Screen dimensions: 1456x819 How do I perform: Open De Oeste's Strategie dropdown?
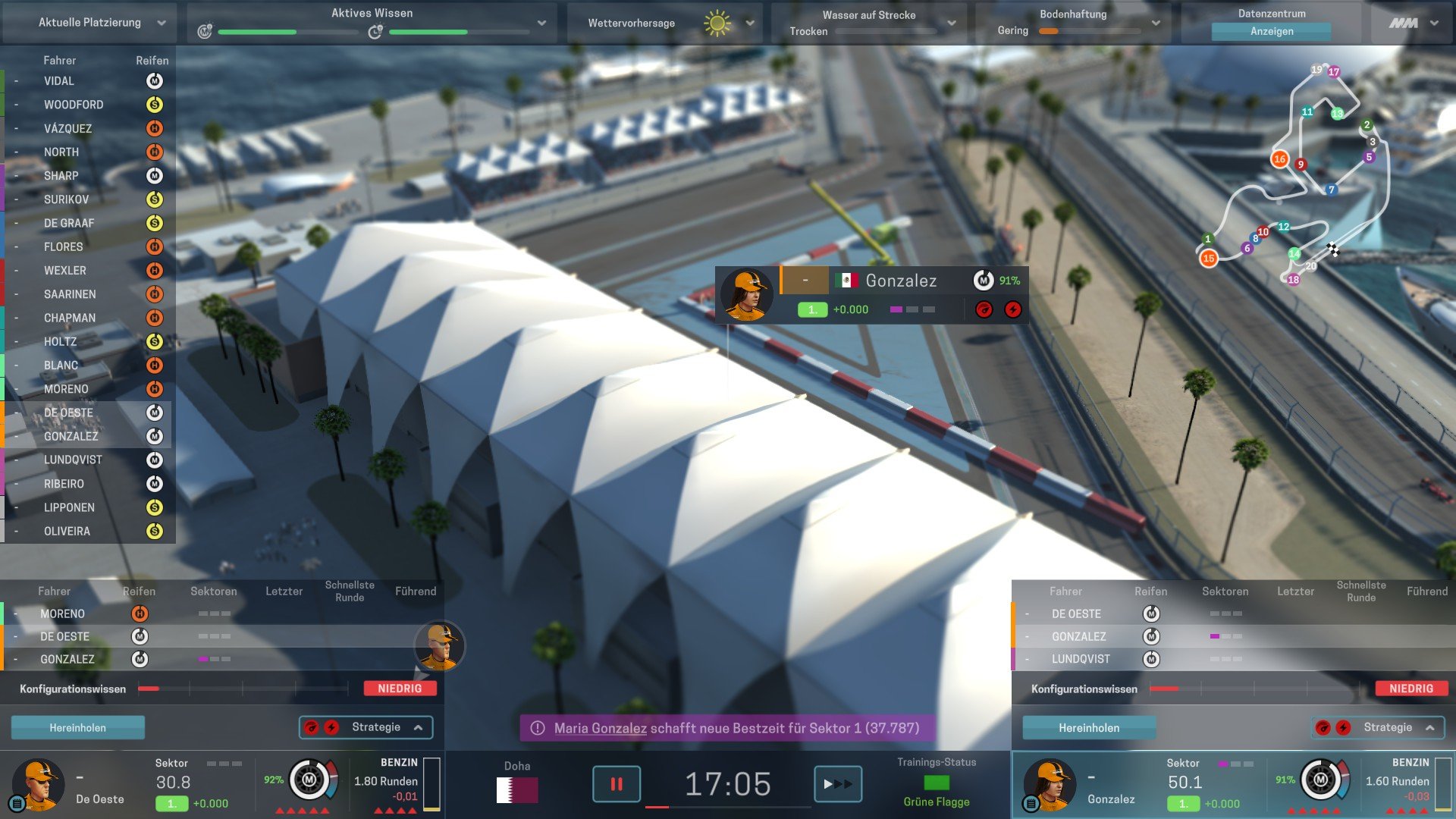[x=366, y=727]
